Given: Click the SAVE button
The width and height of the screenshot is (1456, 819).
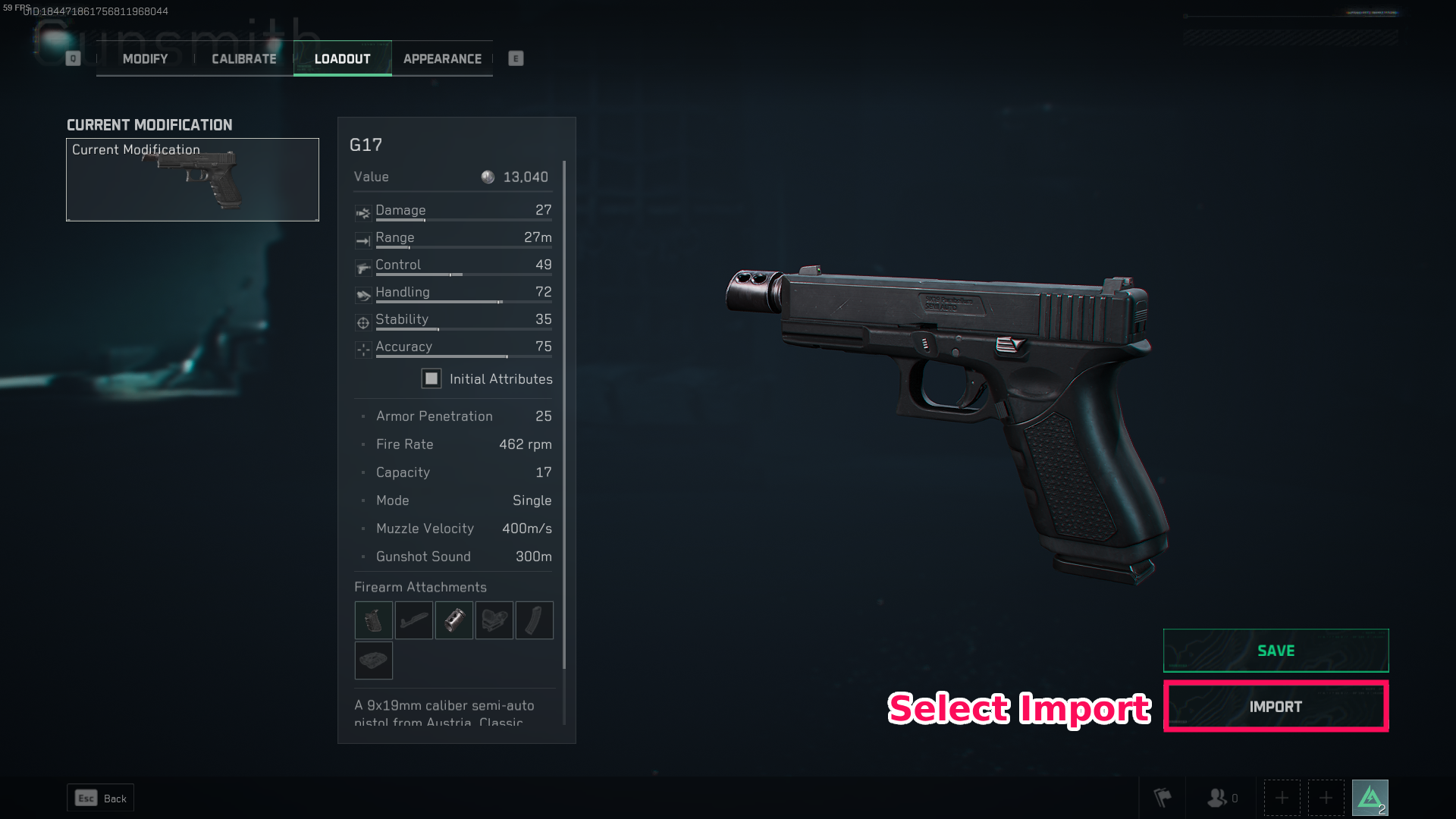Looking at the screenshot, I should click(x=1276, y=650).
